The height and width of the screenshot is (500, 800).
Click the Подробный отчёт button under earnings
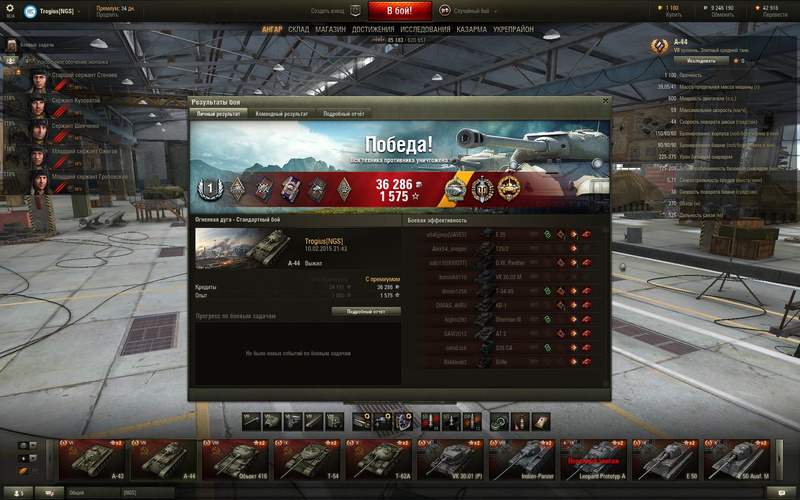pyautogui.click(x=366, y=311)
